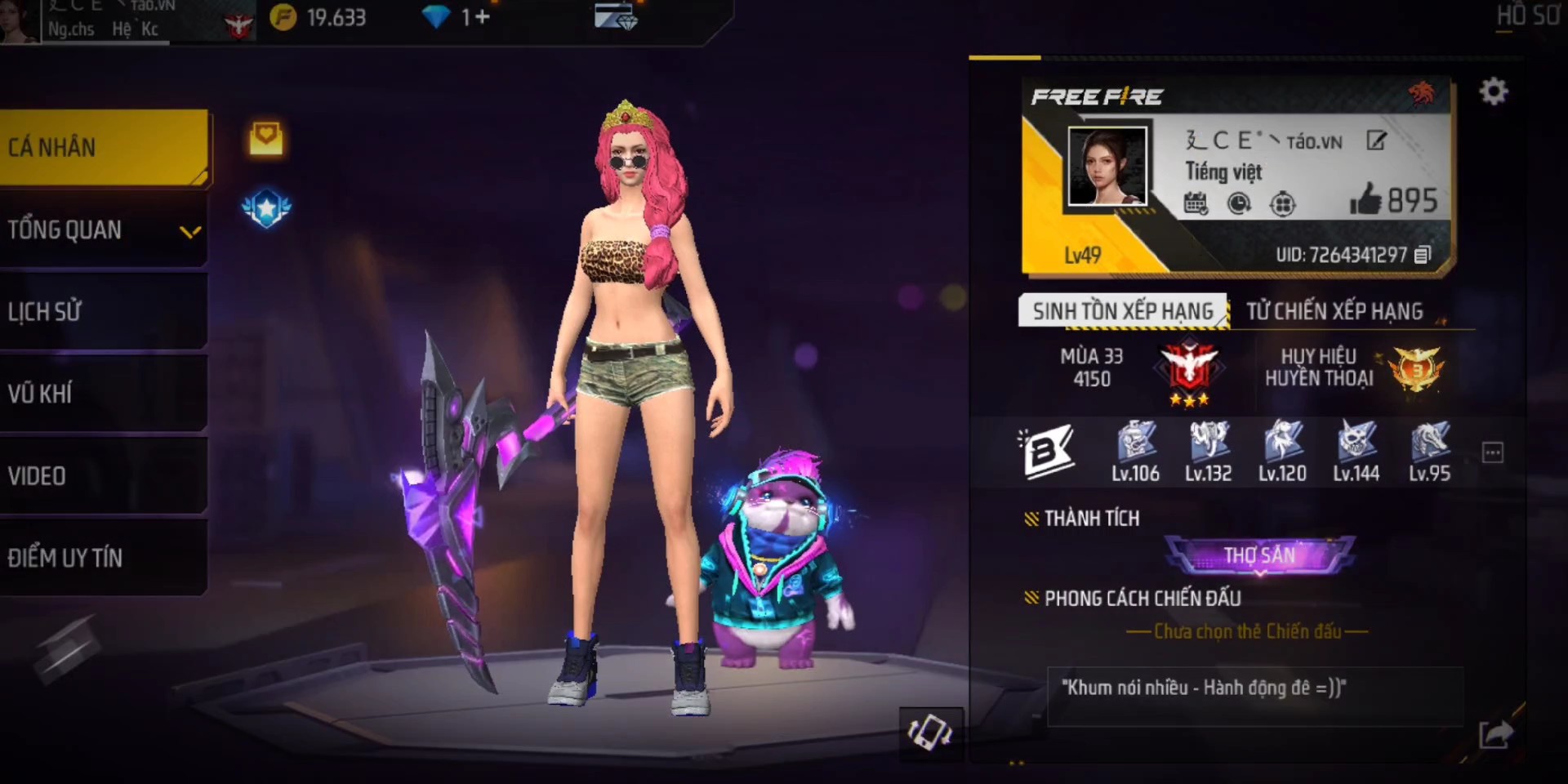The image size is (1568, 784).
Task: Edit the profile signature text box
Action: [1254, 696]
